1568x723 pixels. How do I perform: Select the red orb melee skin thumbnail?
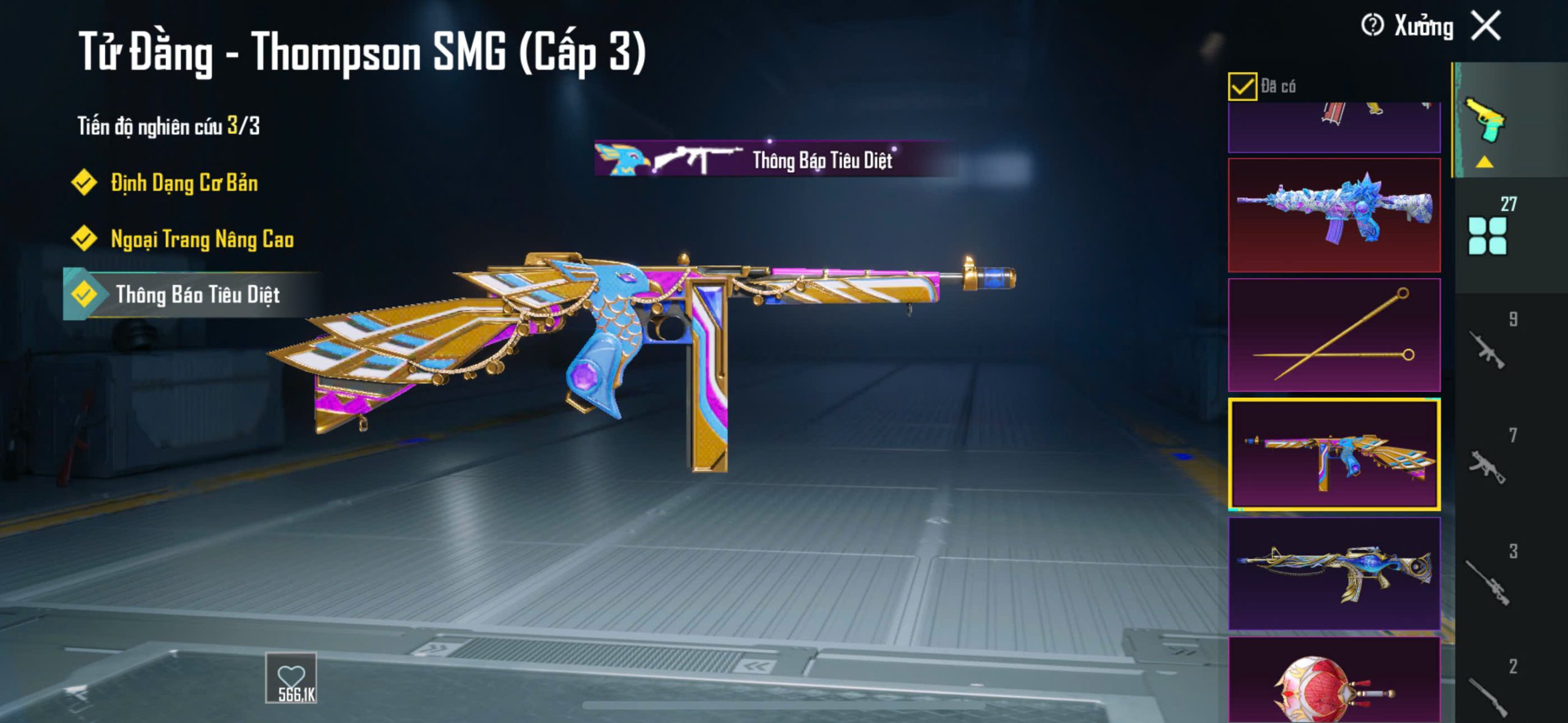1334,683
